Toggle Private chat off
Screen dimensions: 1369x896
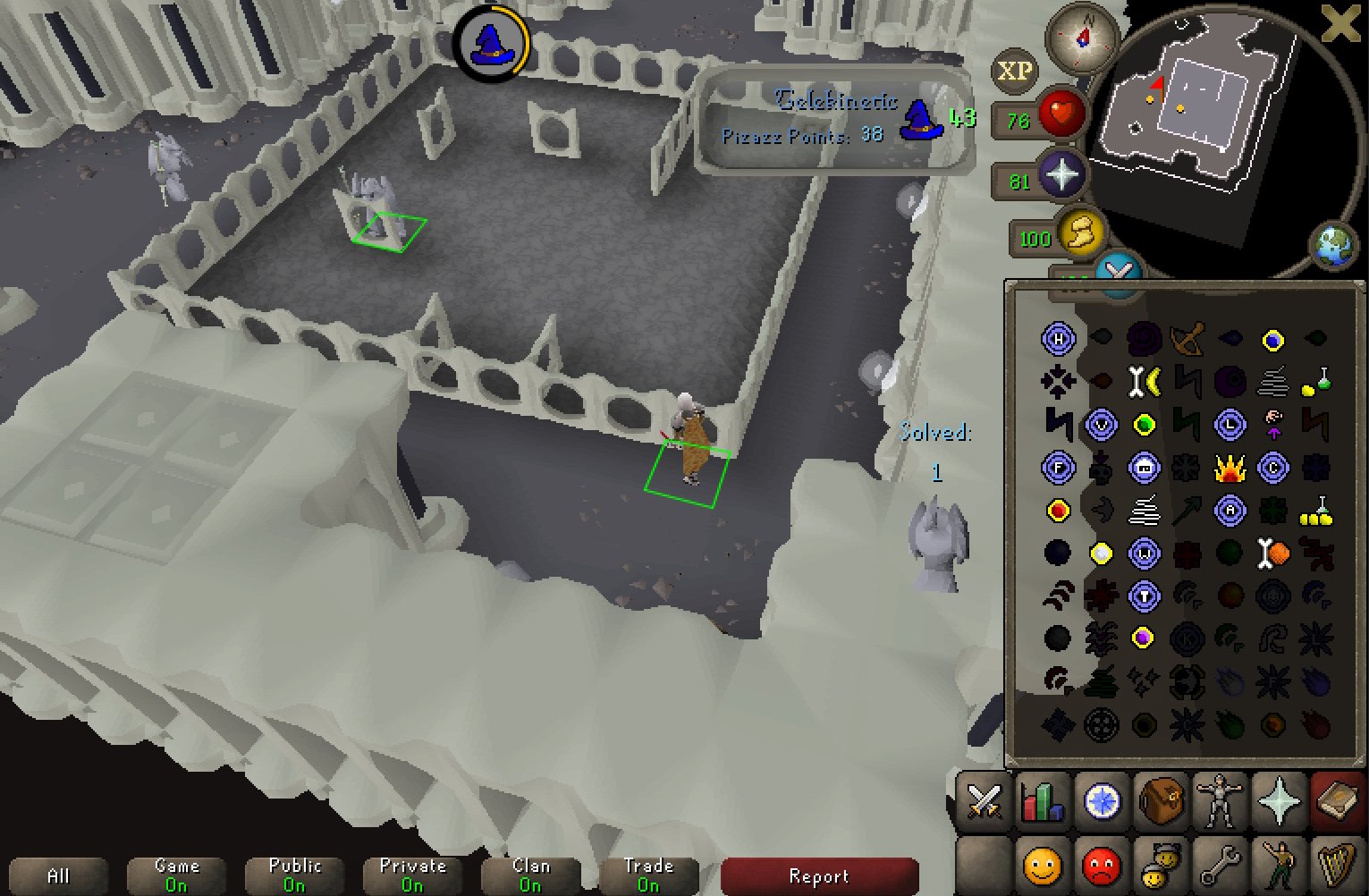[412, 874]
